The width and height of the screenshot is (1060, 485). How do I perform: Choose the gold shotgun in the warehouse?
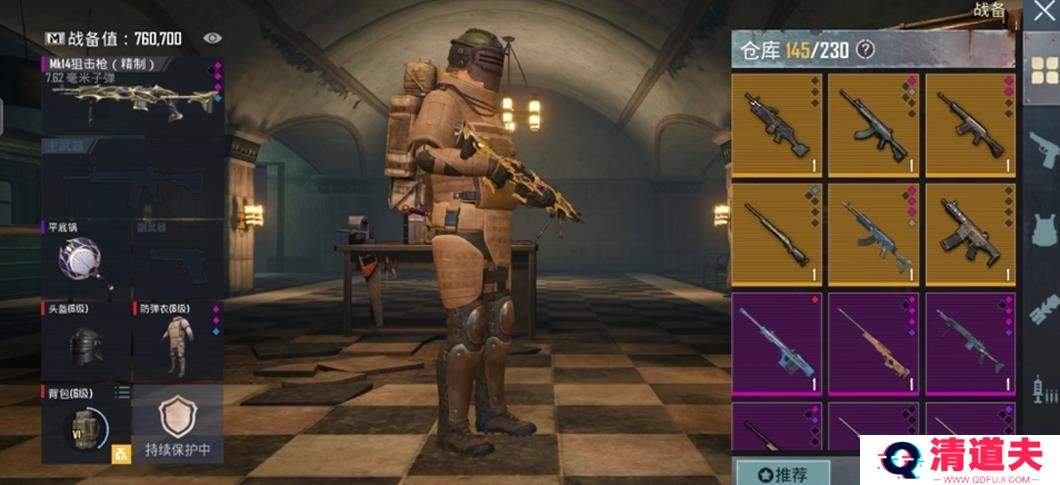click(x=776, y=233)
